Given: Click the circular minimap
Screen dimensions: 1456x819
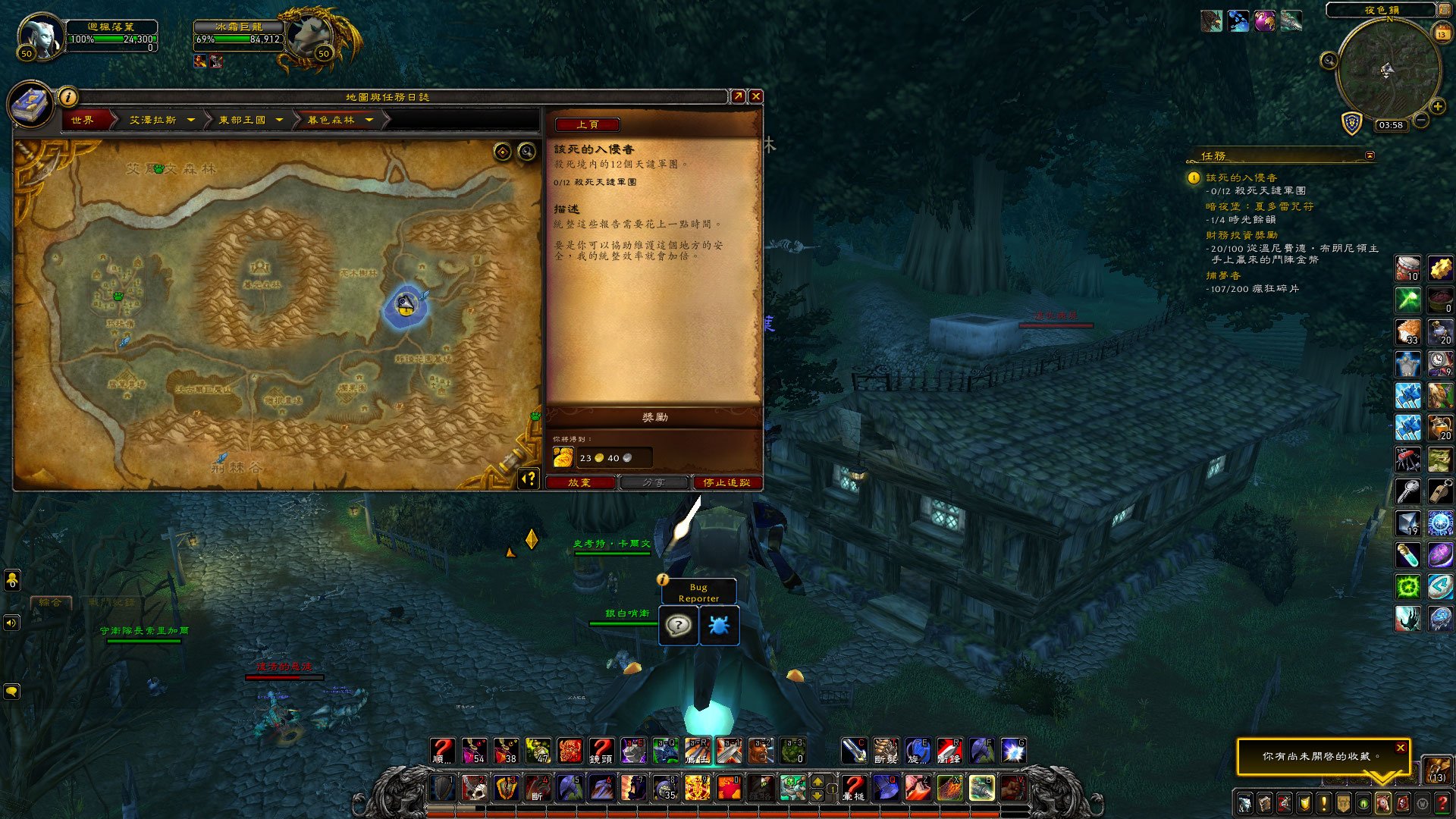Looking at the screenshot, I should [x=1387, y=71].
